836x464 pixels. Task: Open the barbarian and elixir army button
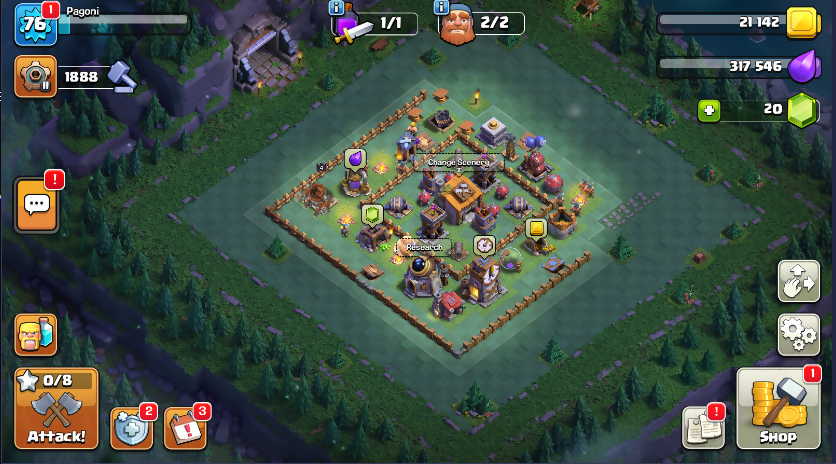click(35, 335)
